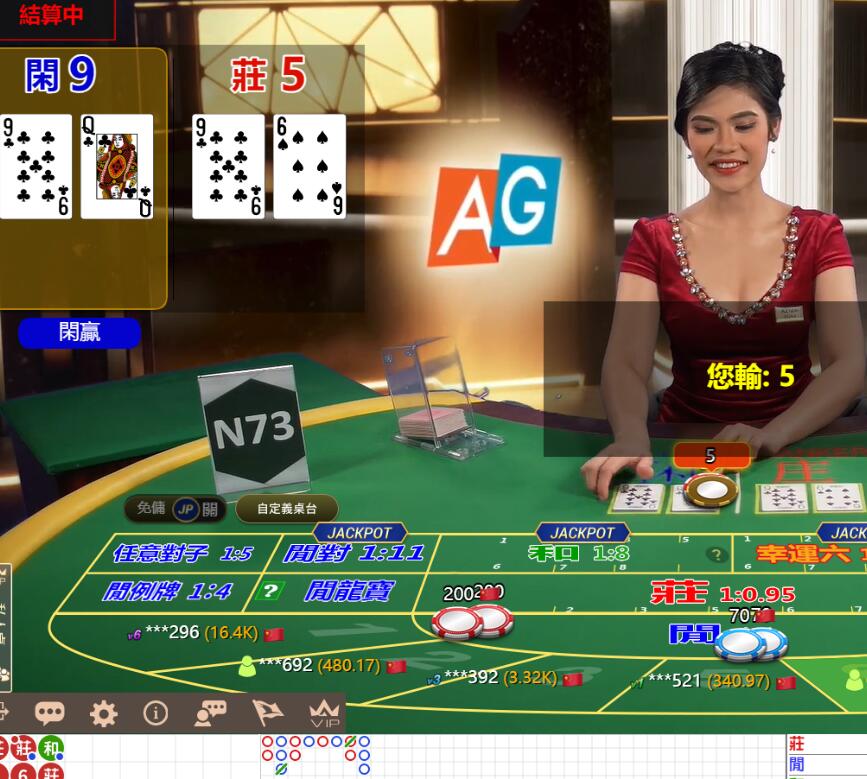The image size is (867, 779).
Task: Select the 莊 row in the roadmap legend
Action: pyautogui.click(x=825, y=744)
